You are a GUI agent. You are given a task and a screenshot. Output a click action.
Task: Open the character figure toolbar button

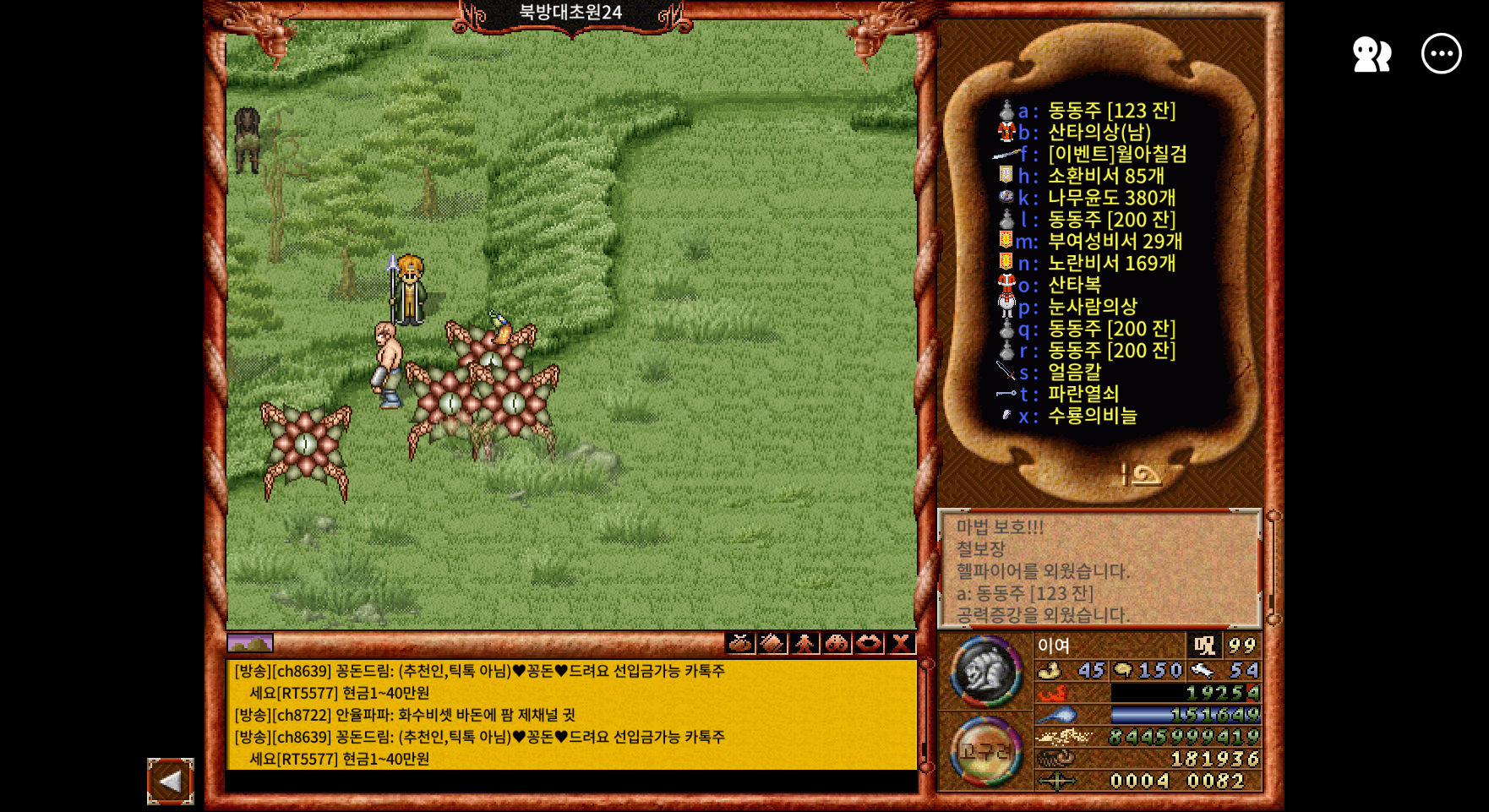pos(804,644)
